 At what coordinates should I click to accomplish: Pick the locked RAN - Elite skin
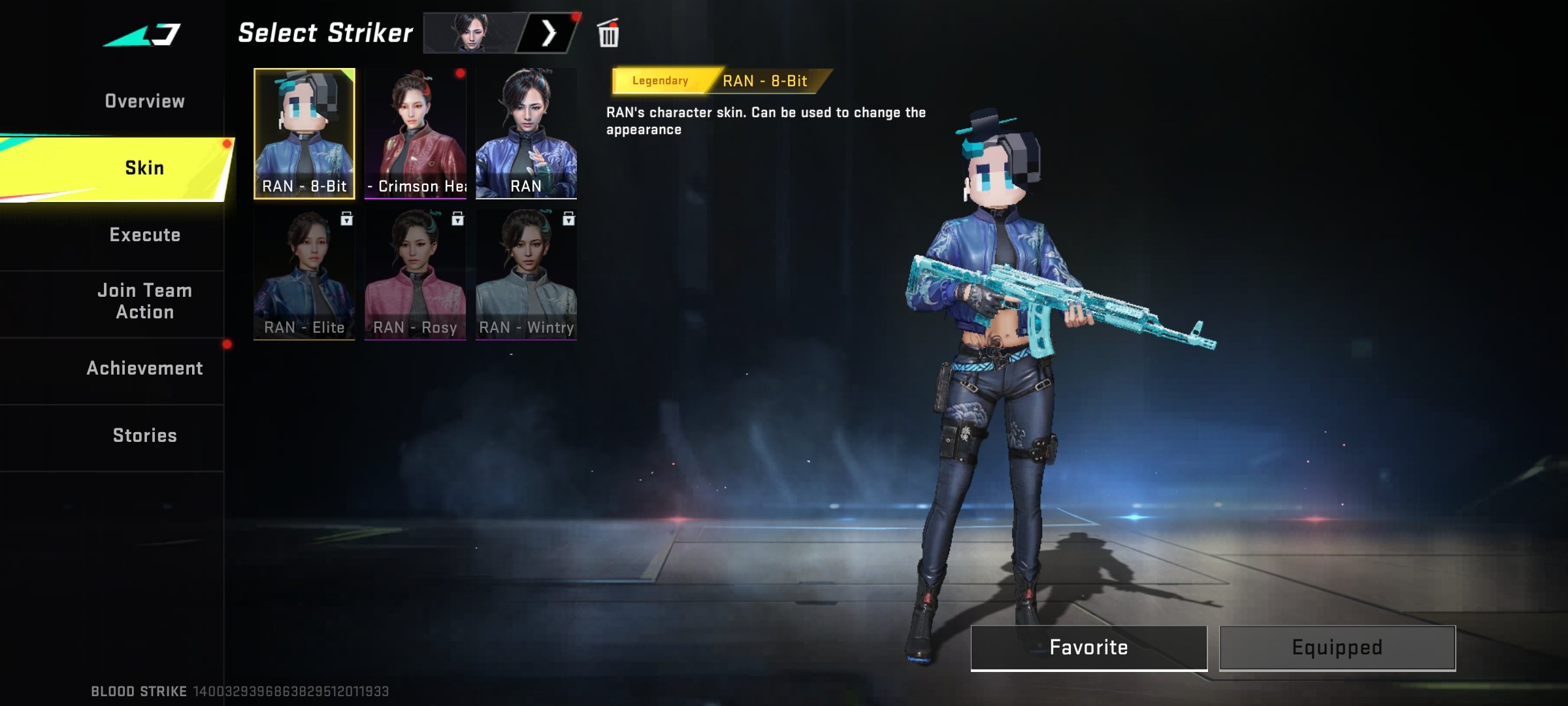[x=304, y=275]
